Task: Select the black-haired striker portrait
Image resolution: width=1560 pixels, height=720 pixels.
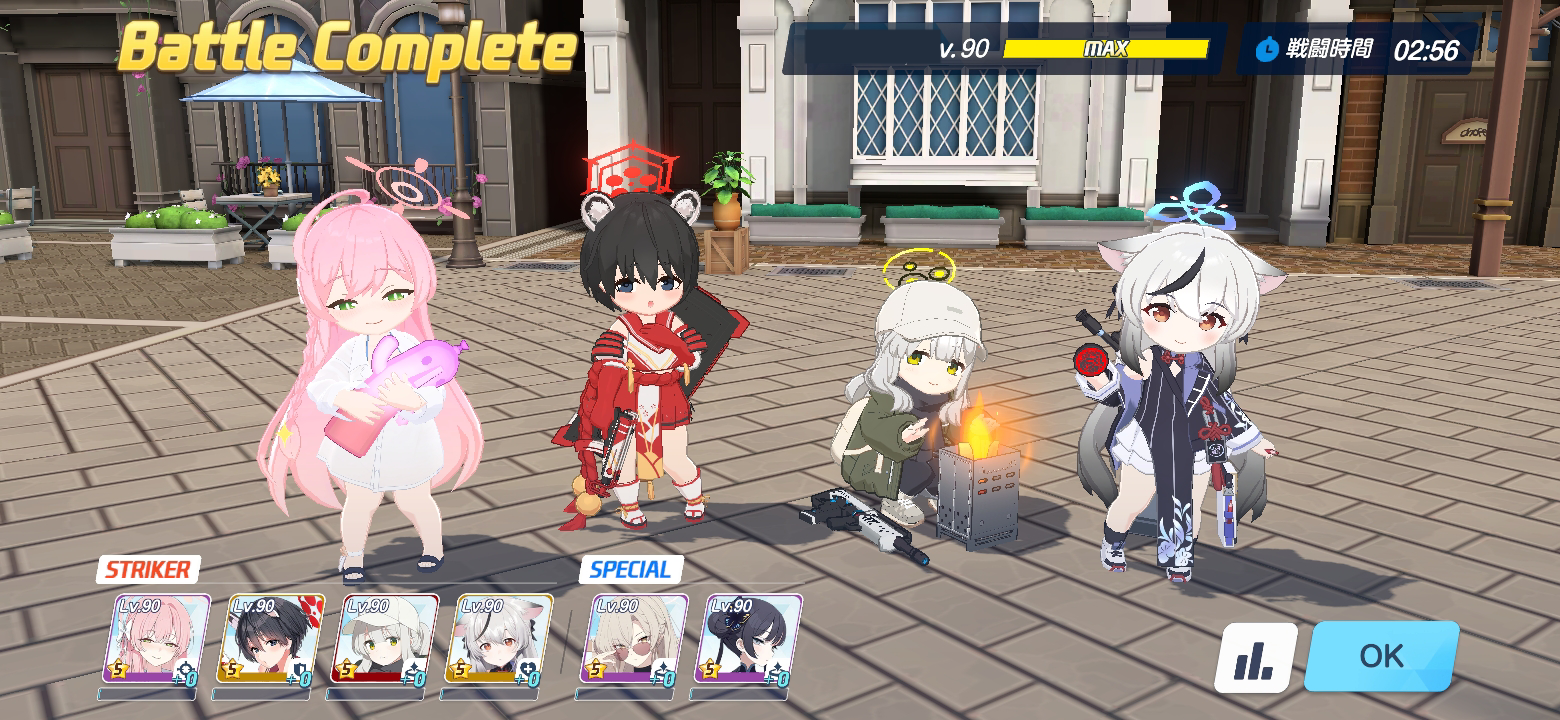Action: 271,639
